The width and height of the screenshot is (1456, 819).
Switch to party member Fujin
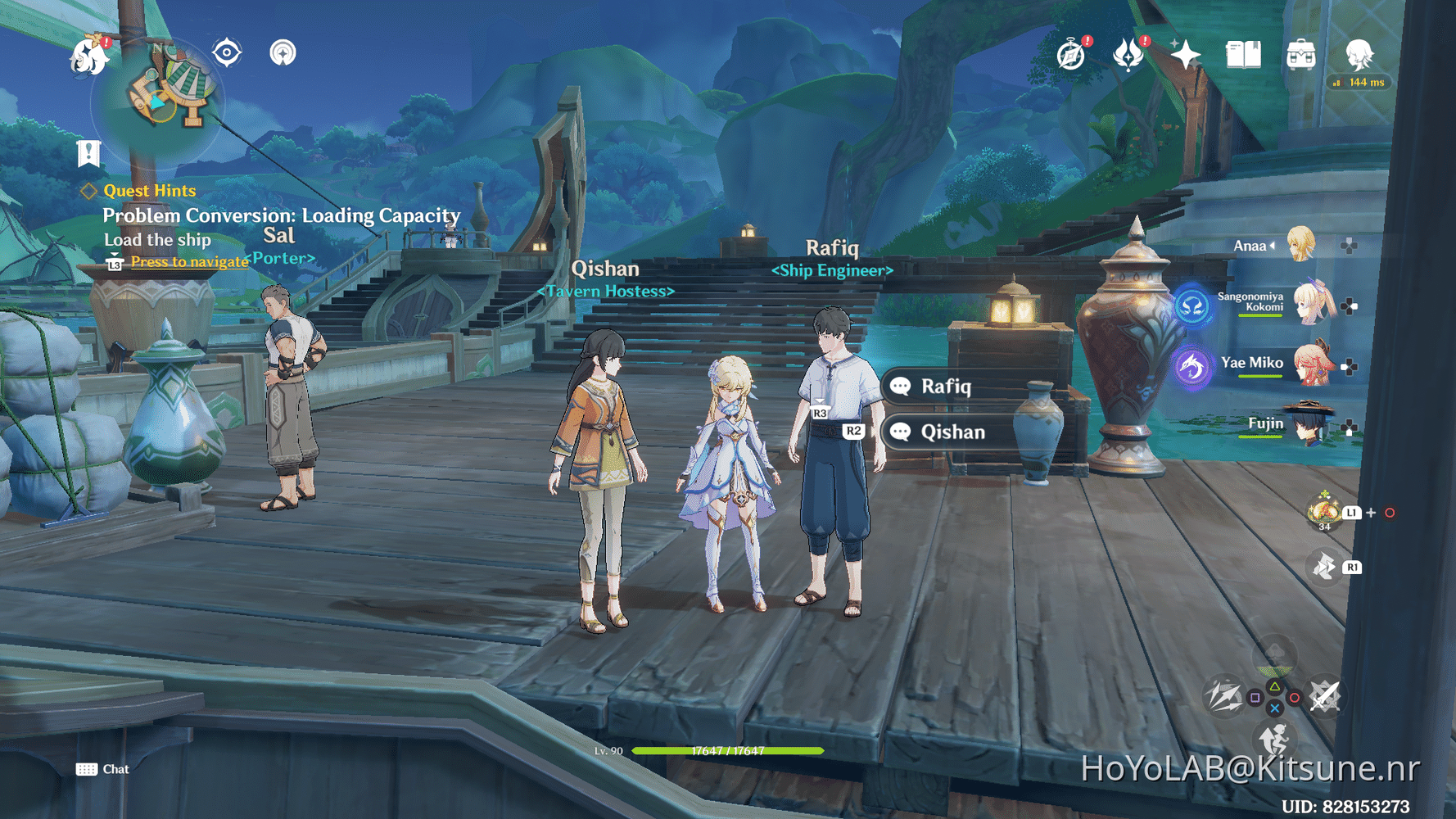(1311, 425)
